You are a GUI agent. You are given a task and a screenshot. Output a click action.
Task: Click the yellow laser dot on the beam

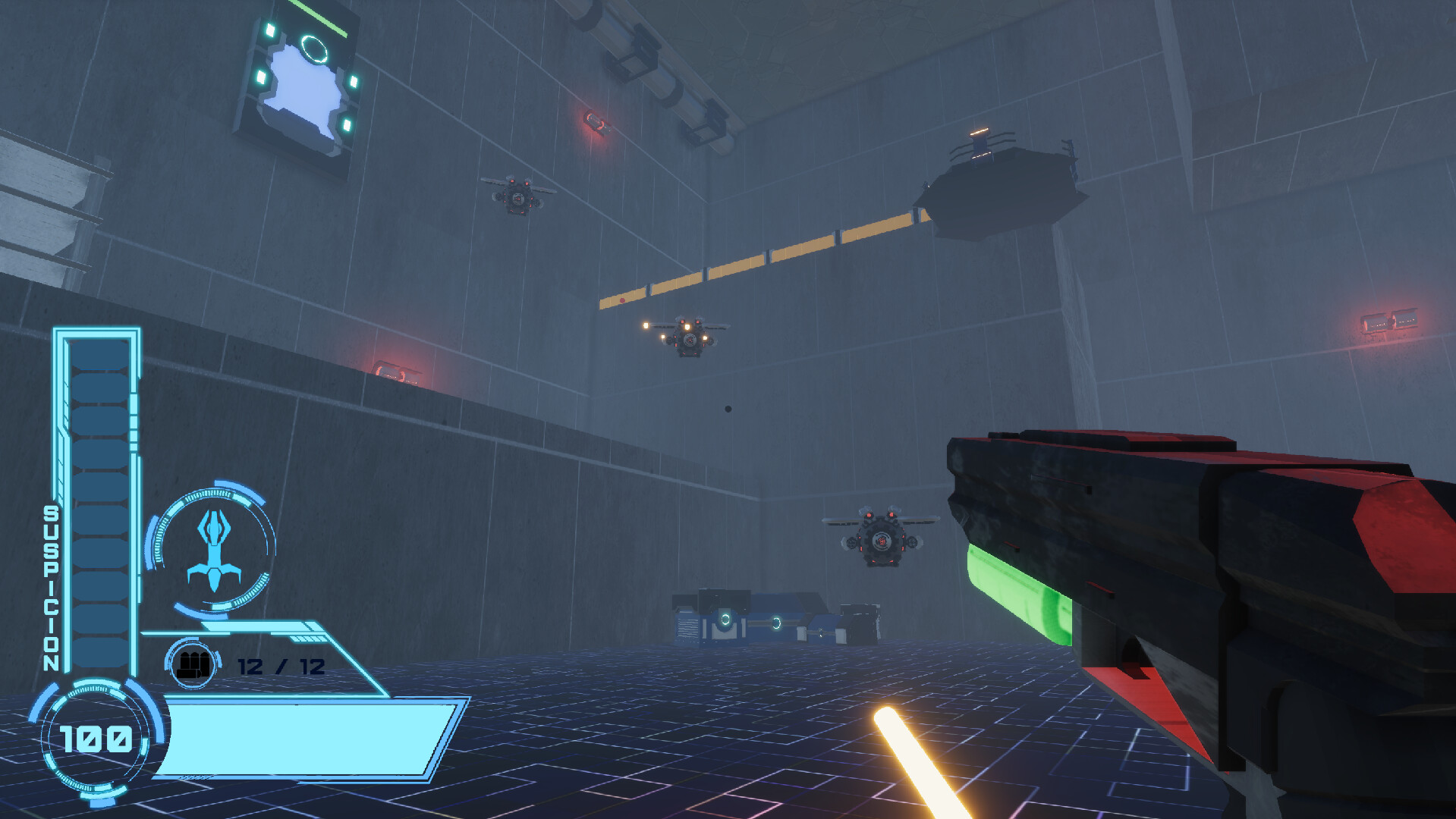coord(621,300)
